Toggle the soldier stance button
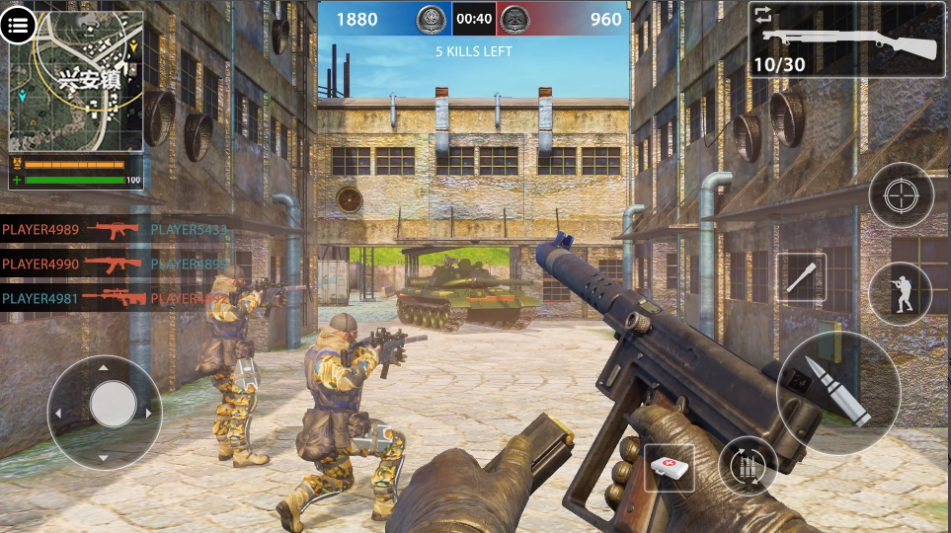 (x=900, y=292)
